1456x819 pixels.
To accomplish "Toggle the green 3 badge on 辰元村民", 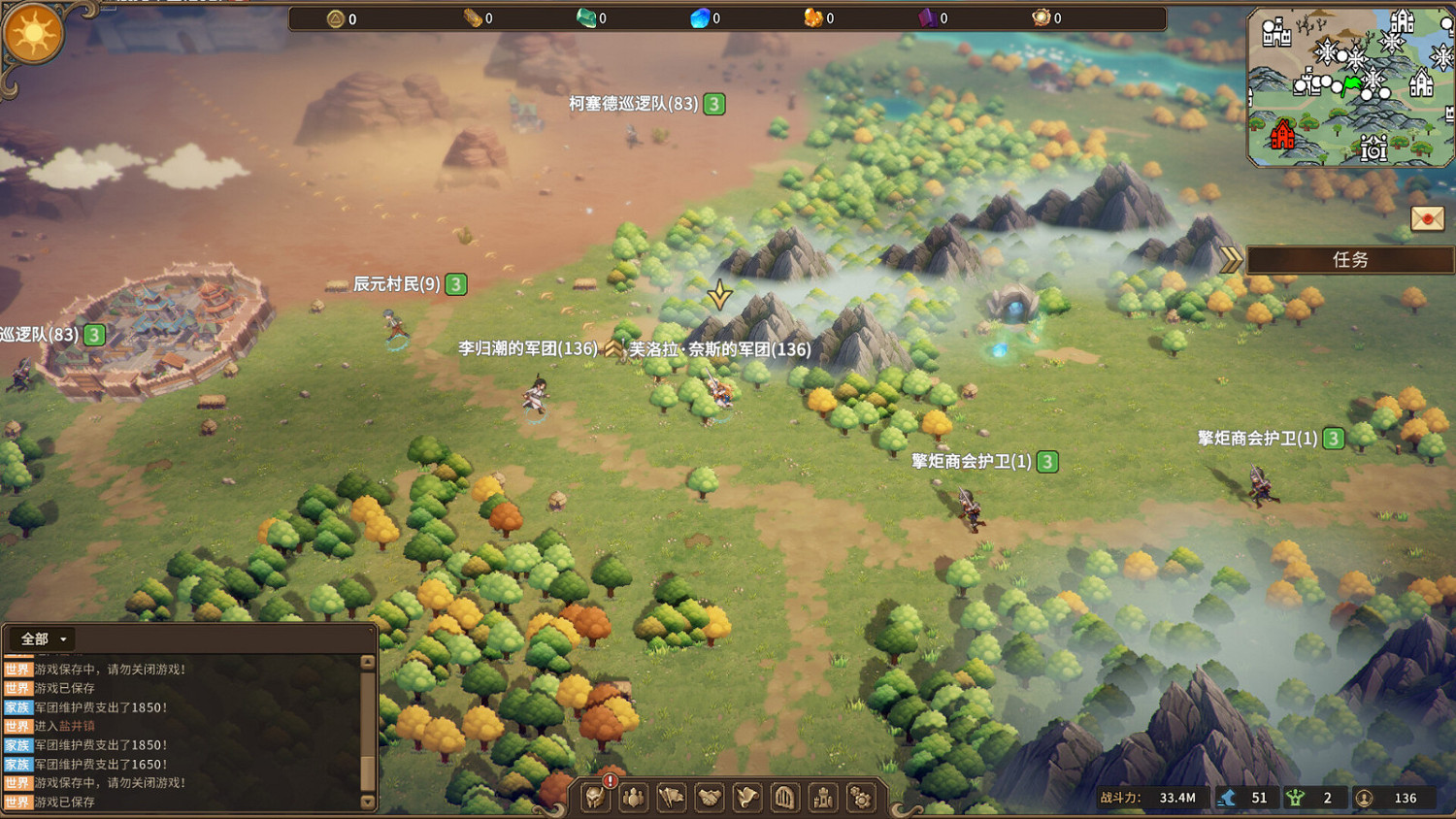I will 454,284.
